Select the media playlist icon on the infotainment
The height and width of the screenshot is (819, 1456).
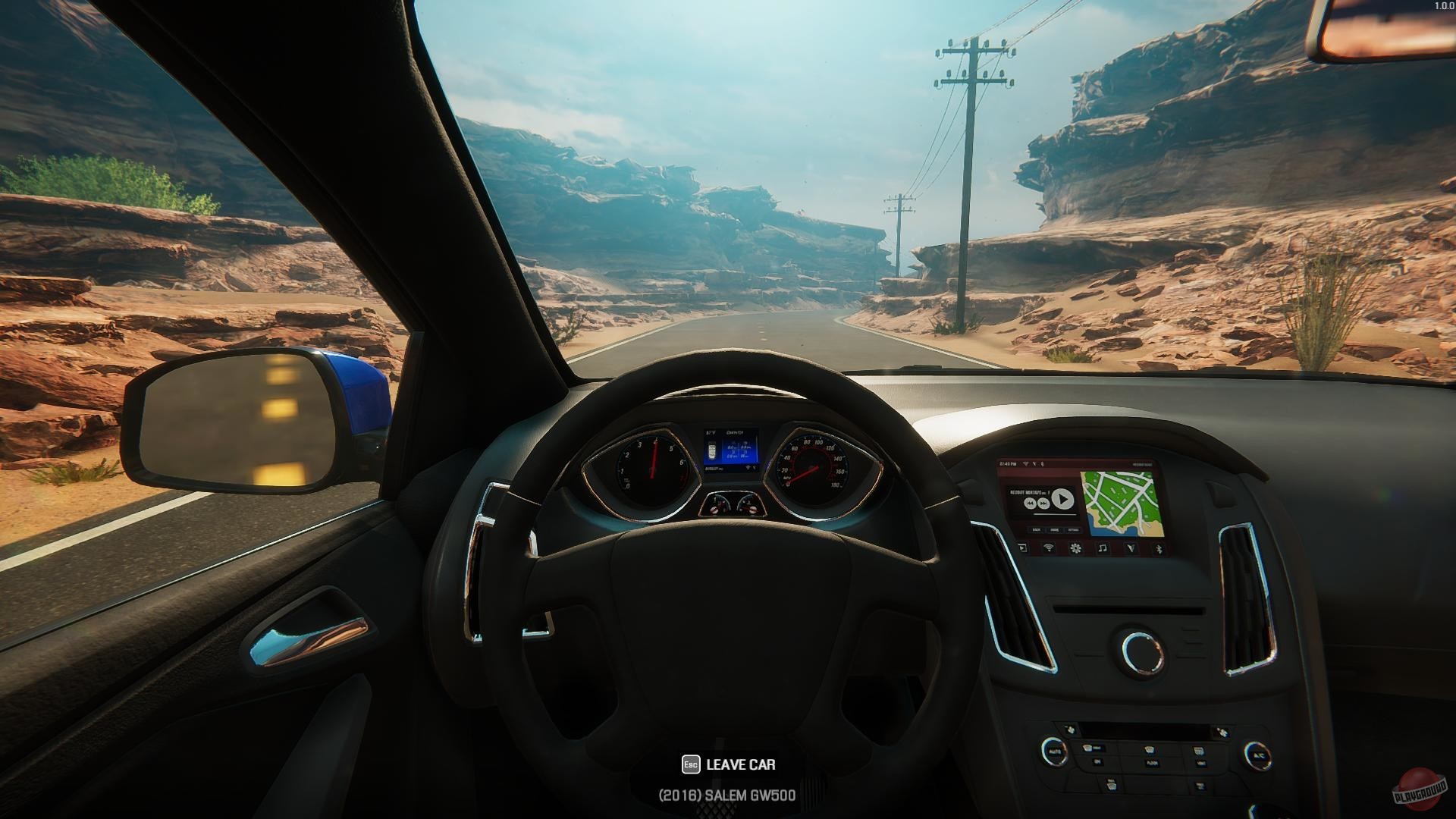pos(1022,548)
